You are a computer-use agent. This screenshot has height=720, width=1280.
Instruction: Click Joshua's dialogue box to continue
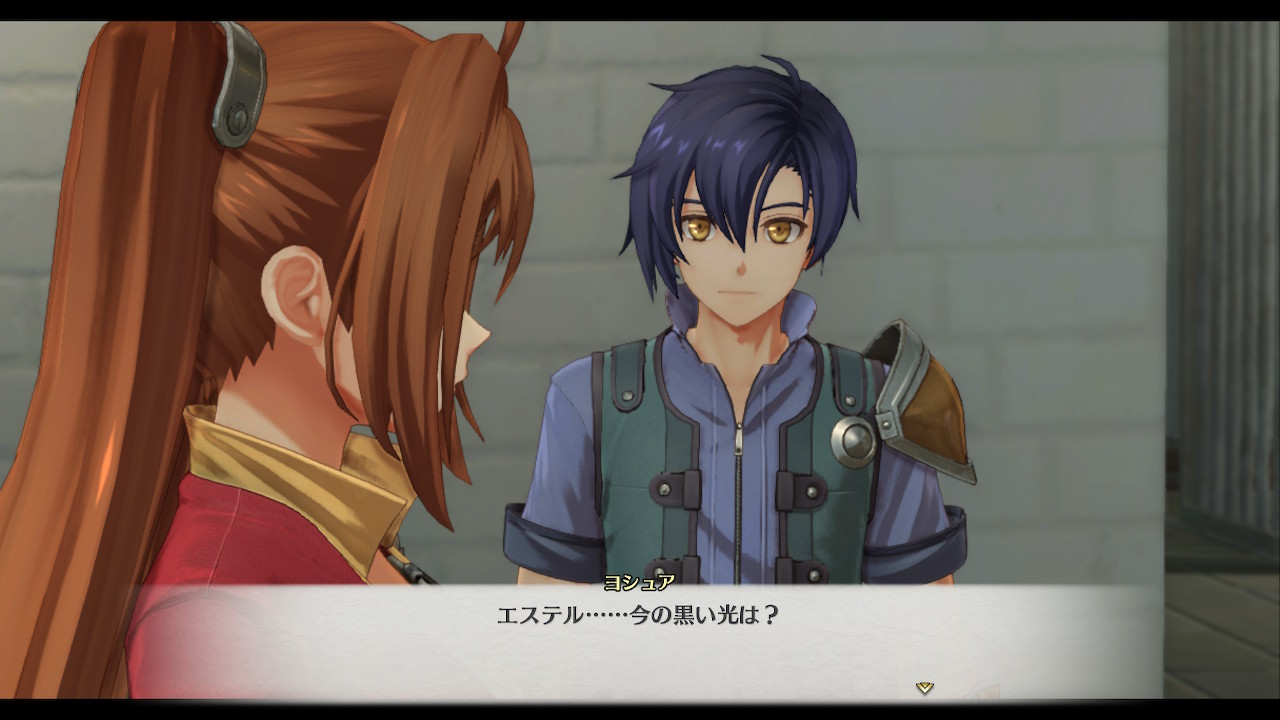[x=640, y=640]
